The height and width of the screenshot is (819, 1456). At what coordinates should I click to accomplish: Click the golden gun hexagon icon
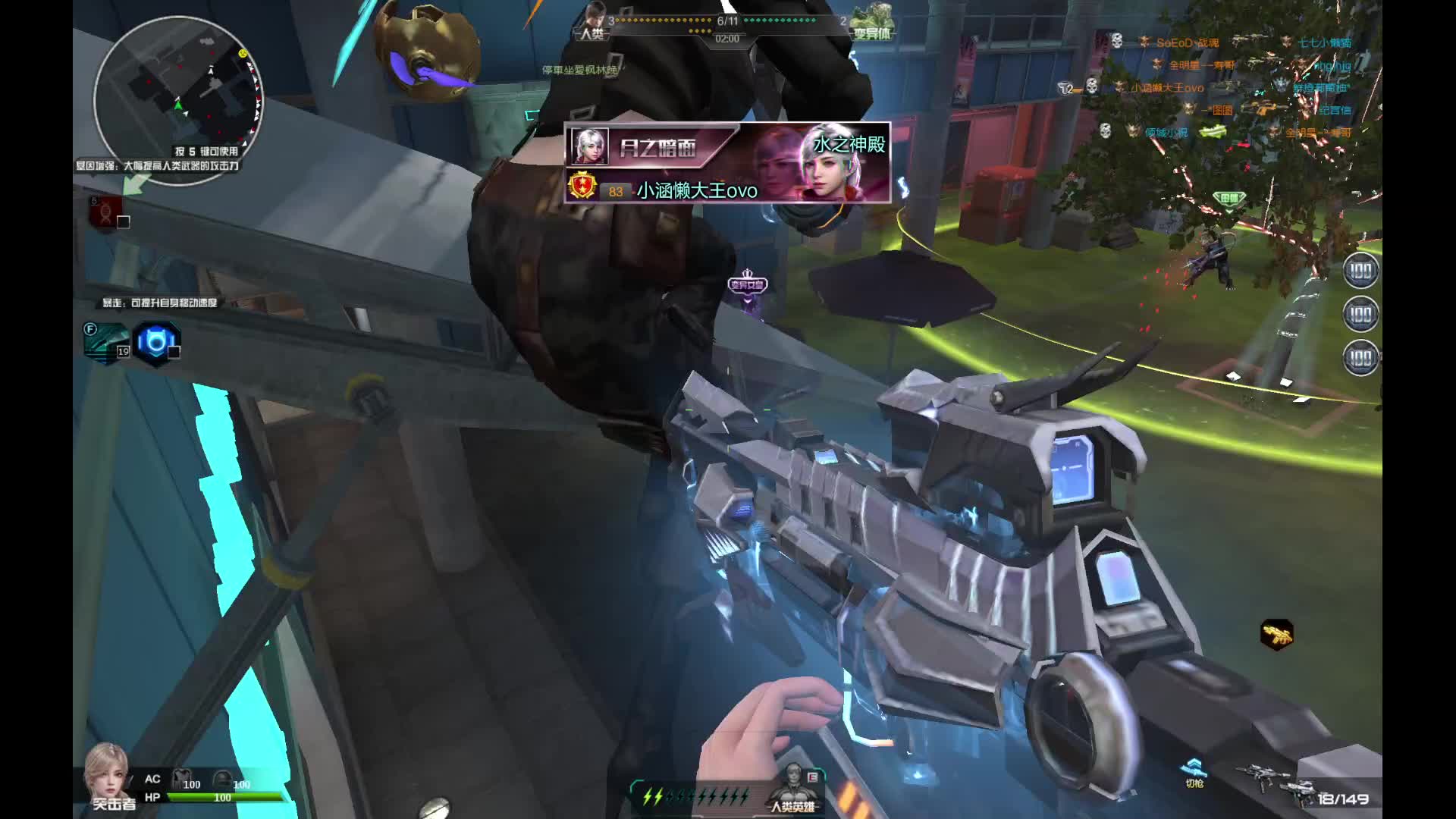point(1277,635)
